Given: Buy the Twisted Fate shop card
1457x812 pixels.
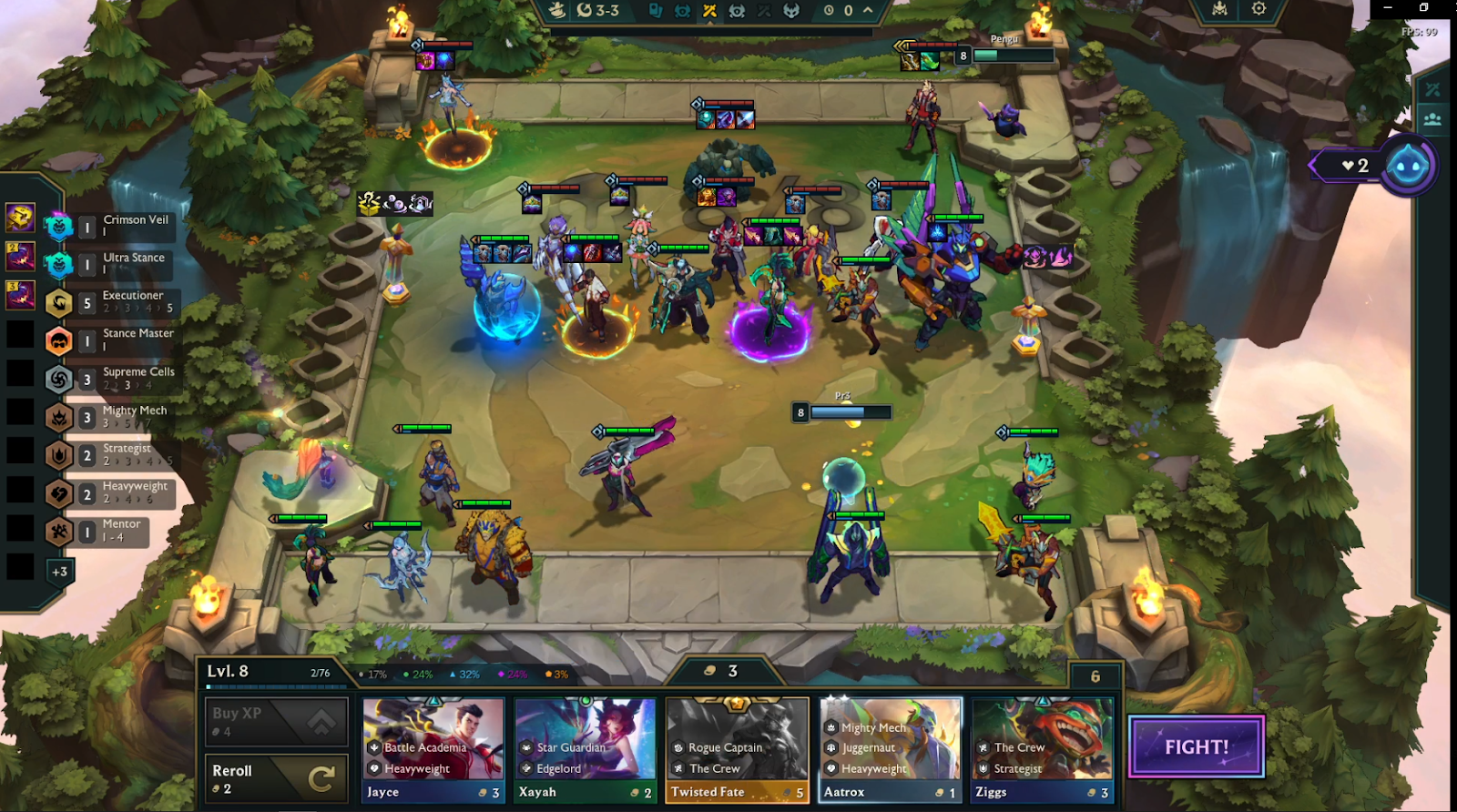Looking at the screenshot, I should (x=737, y=749).
